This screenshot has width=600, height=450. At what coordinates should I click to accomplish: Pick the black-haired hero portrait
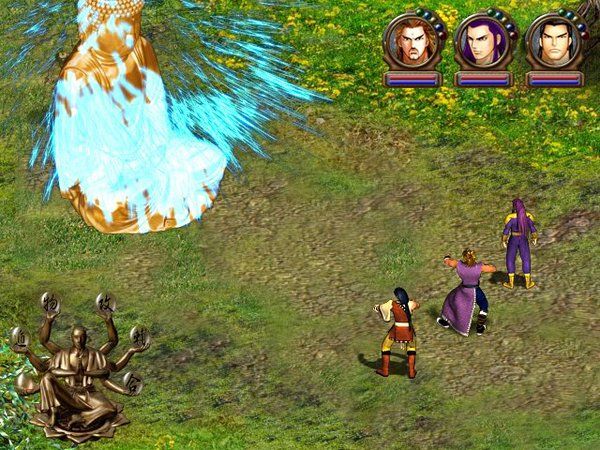pos(552,42)
